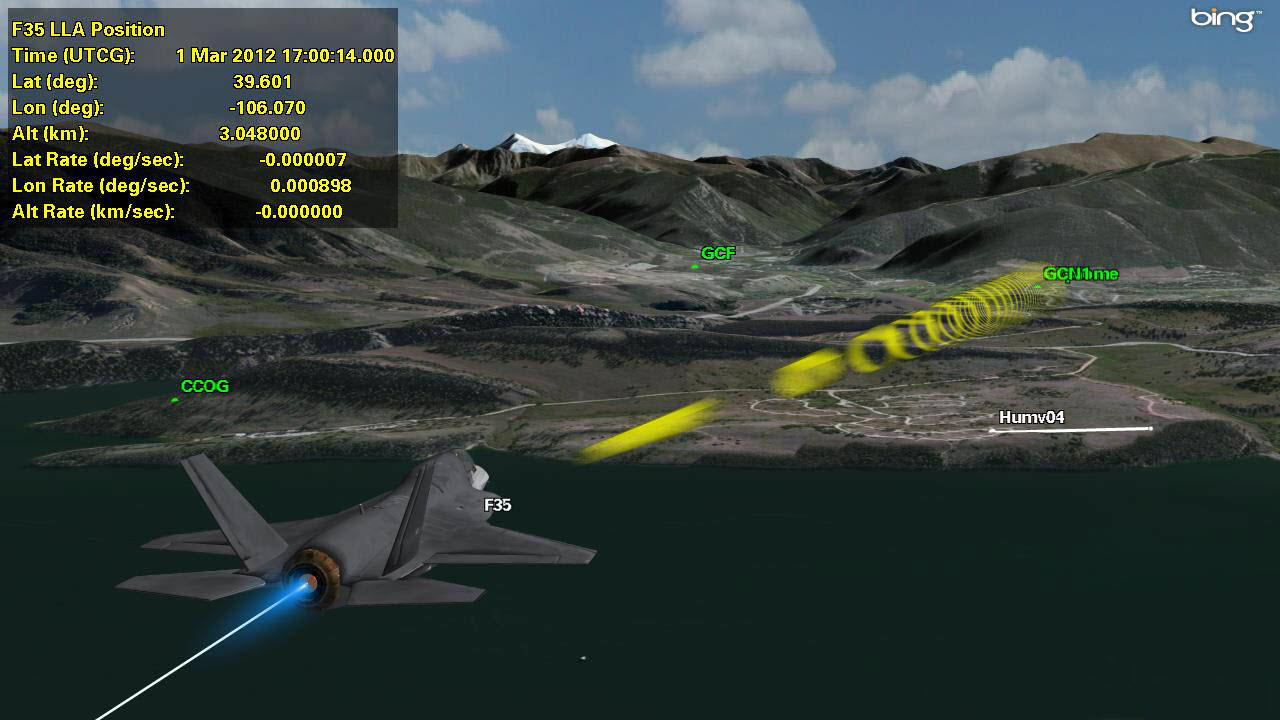
Task: Select the Humv04 vehicle label
Action: (1031, 418)
